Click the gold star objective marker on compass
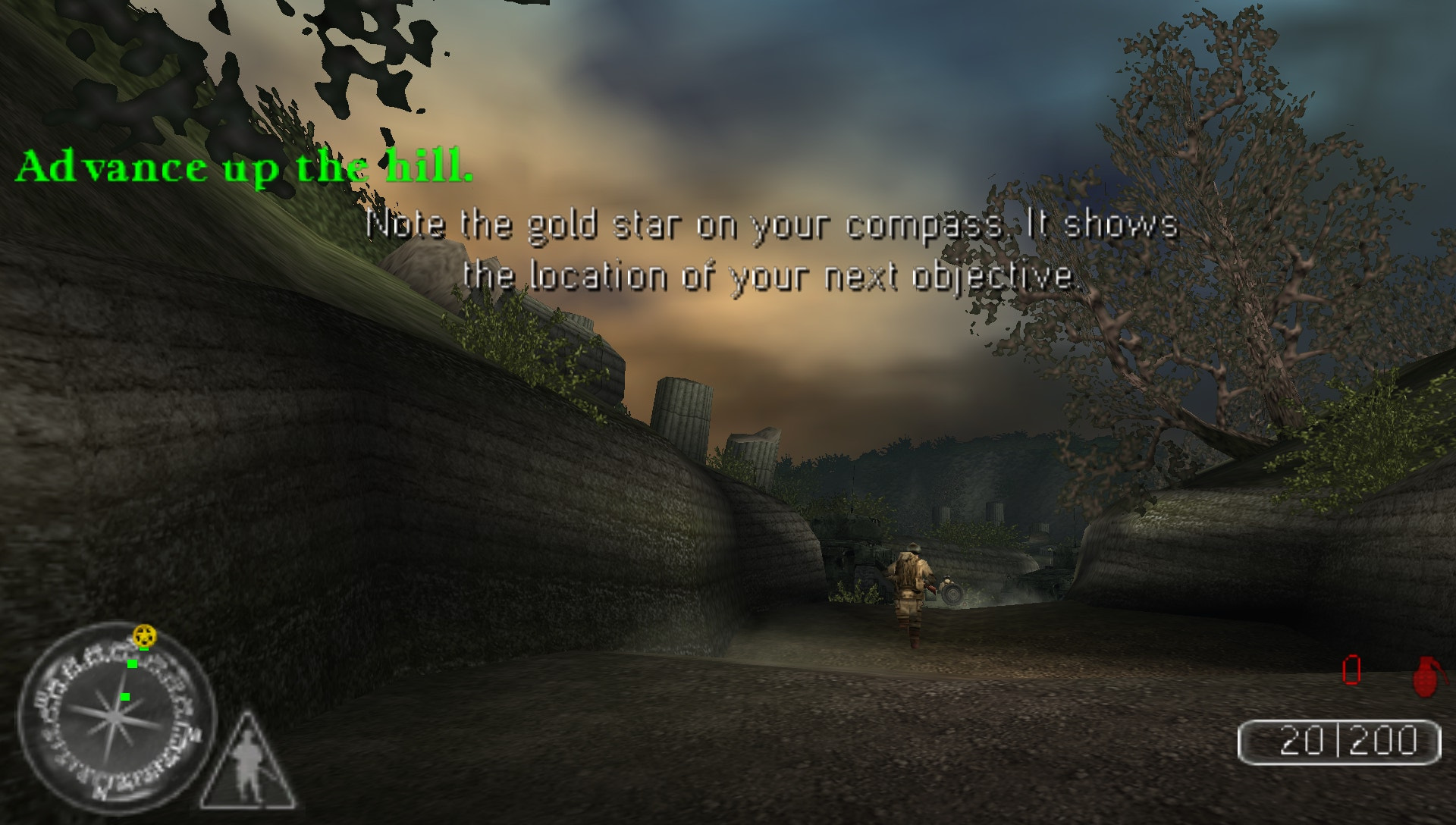Viewport: 1456px width, 825px height. point(145,635)
